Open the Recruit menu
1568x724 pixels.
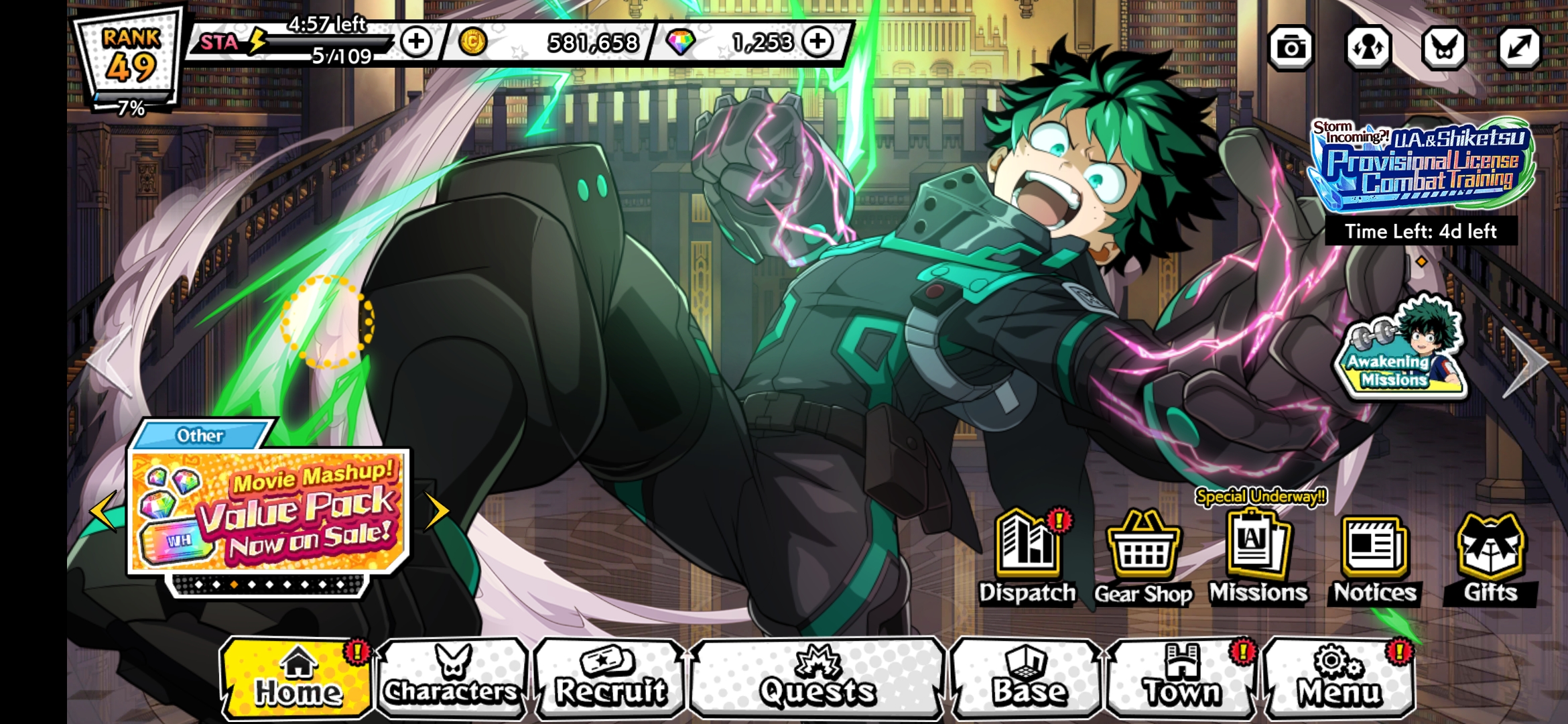pos(610,678)
